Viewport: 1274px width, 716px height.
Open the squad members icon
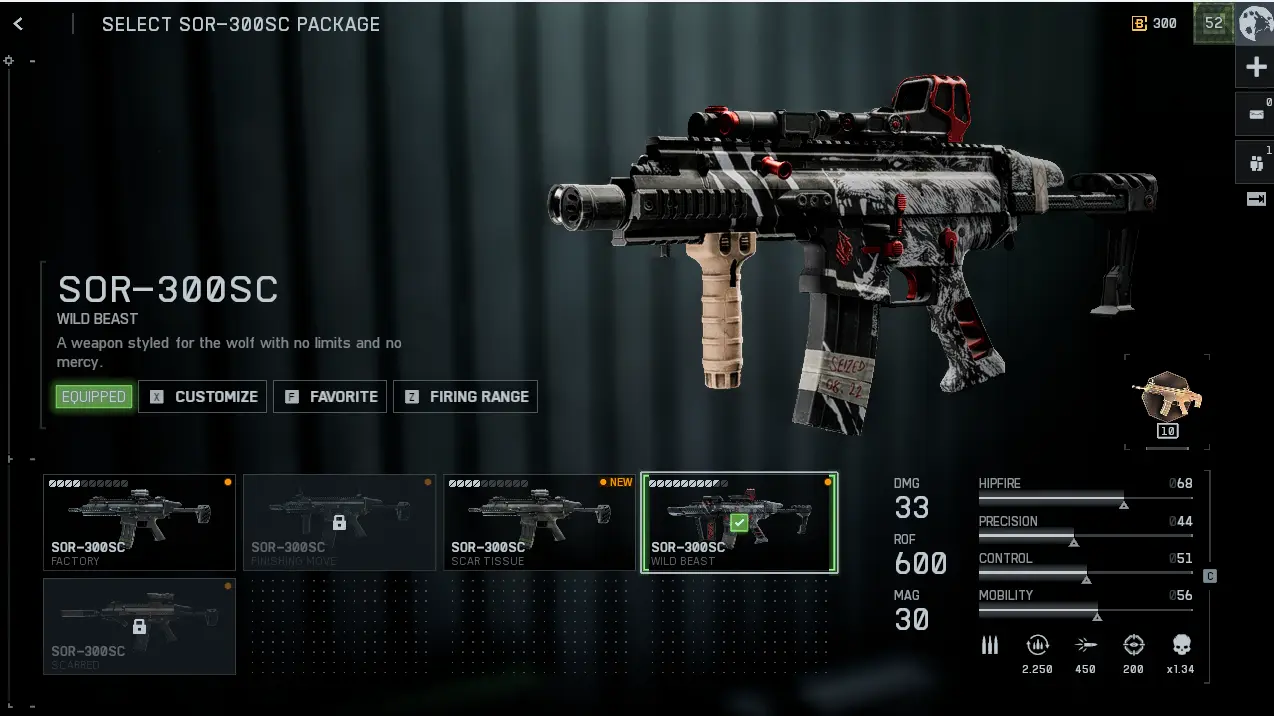pos(1256,161)
